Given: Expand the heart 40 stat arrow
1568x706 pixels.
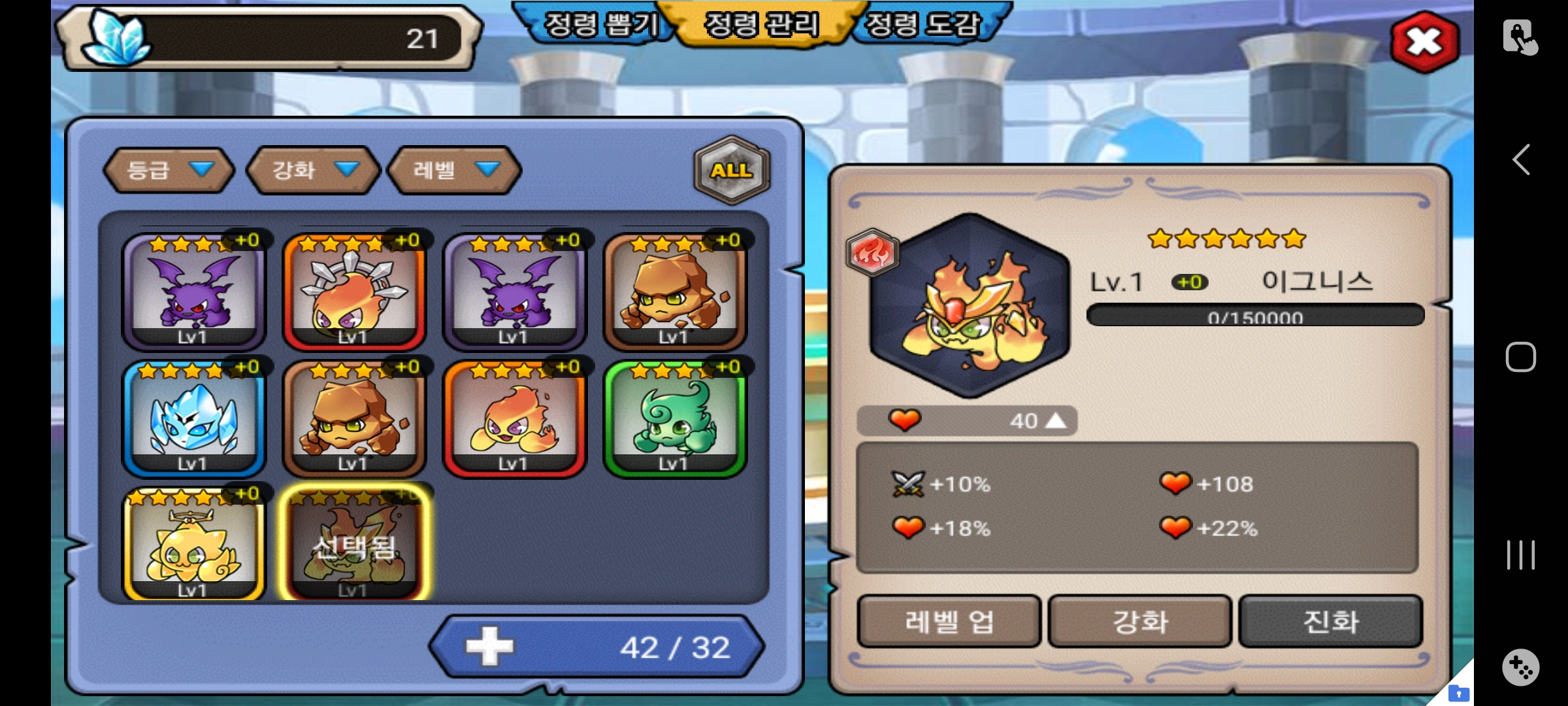Looking at the screenshot, I should [x=1055, y=421].
